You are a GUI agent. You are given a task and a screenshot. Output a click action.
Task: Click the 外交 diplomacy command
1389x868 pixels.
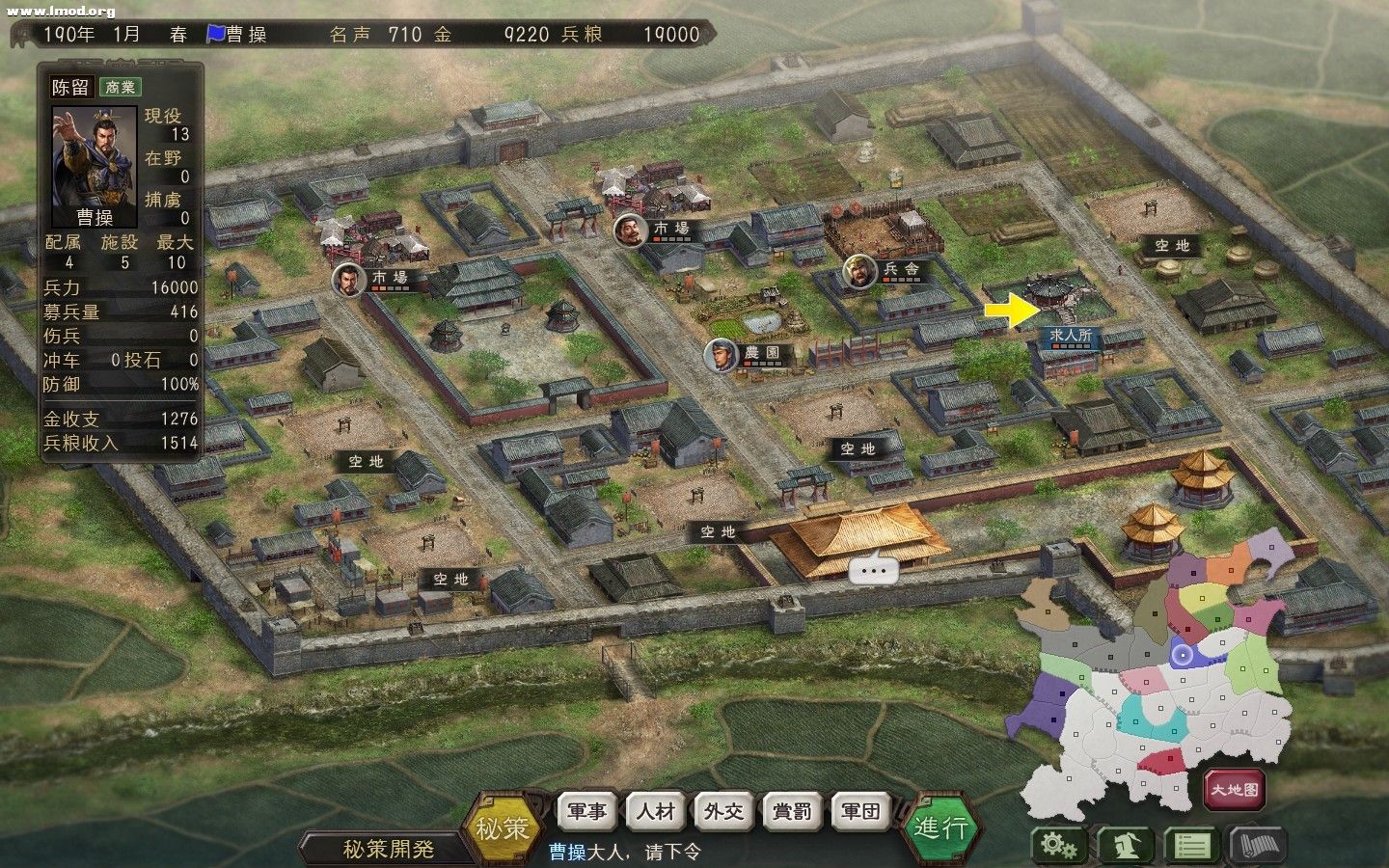pos(722,812)
